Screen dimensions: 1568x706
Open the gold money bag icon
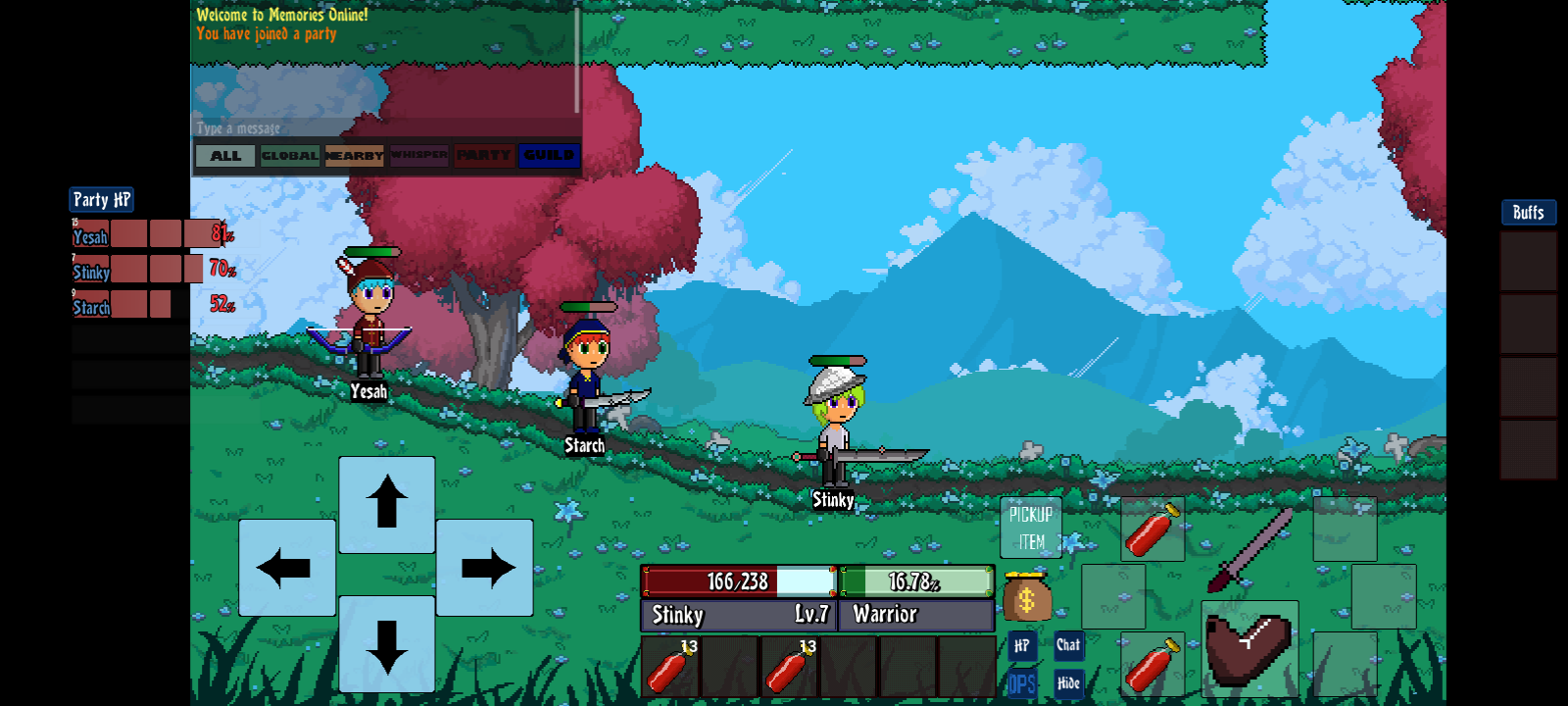1026,597
